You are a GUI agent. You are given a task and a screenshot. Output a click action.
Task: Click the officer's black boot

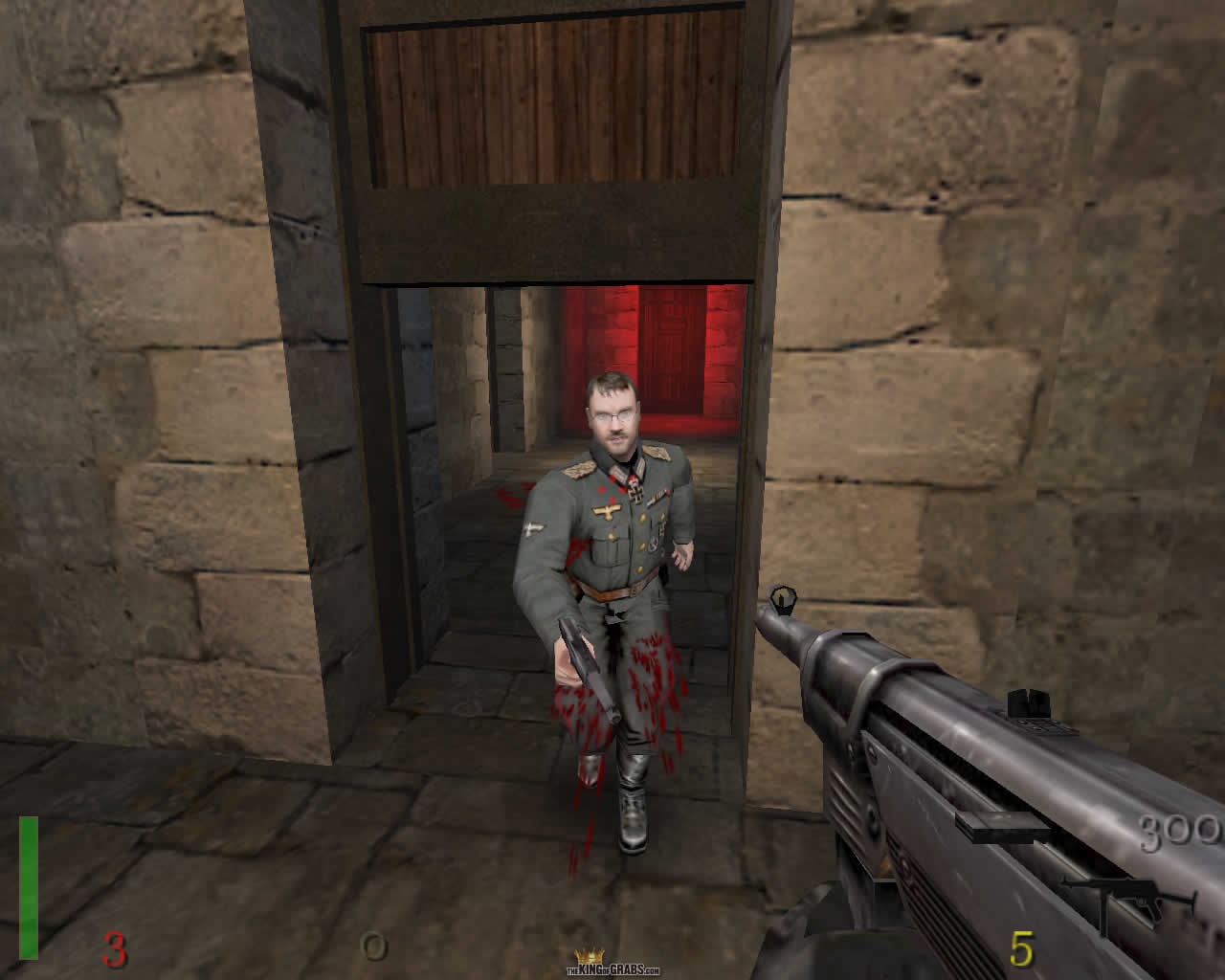pos(634,823)
